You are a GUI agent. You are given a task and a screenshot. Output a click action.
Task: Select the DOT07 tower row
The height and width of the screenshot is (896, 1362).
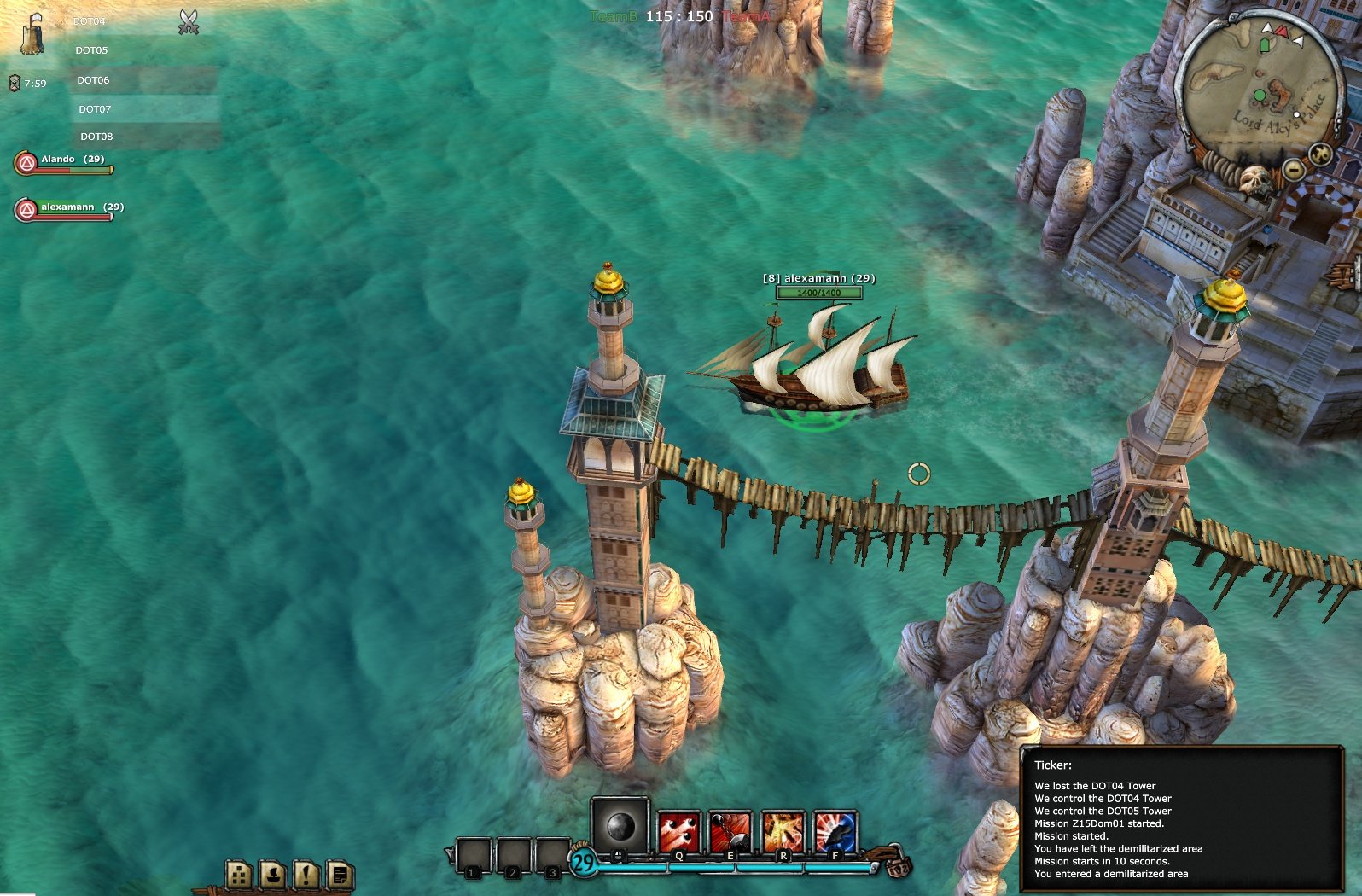coord(95,109)
